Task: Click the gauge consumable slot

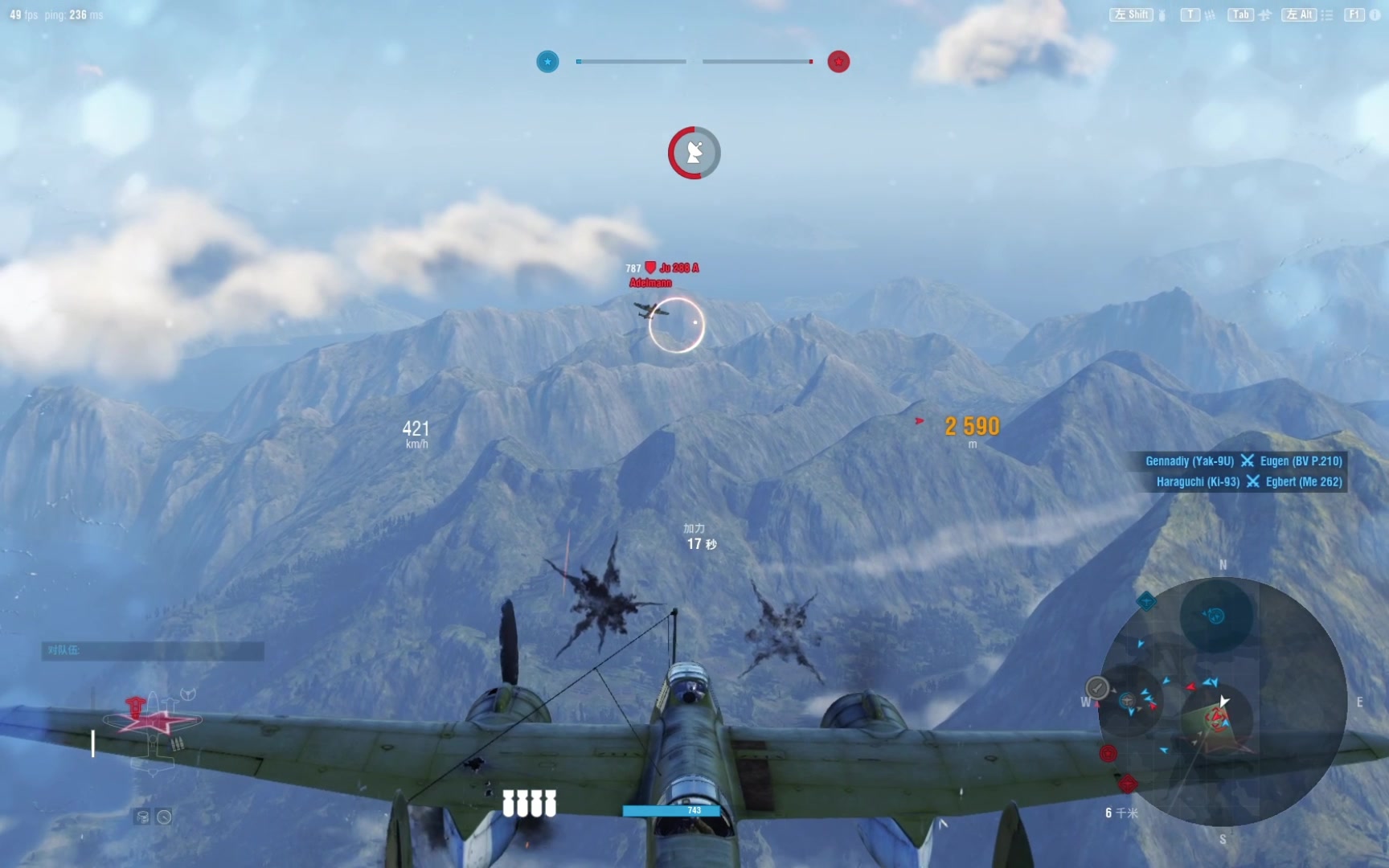Action: (x=164, y=817)
